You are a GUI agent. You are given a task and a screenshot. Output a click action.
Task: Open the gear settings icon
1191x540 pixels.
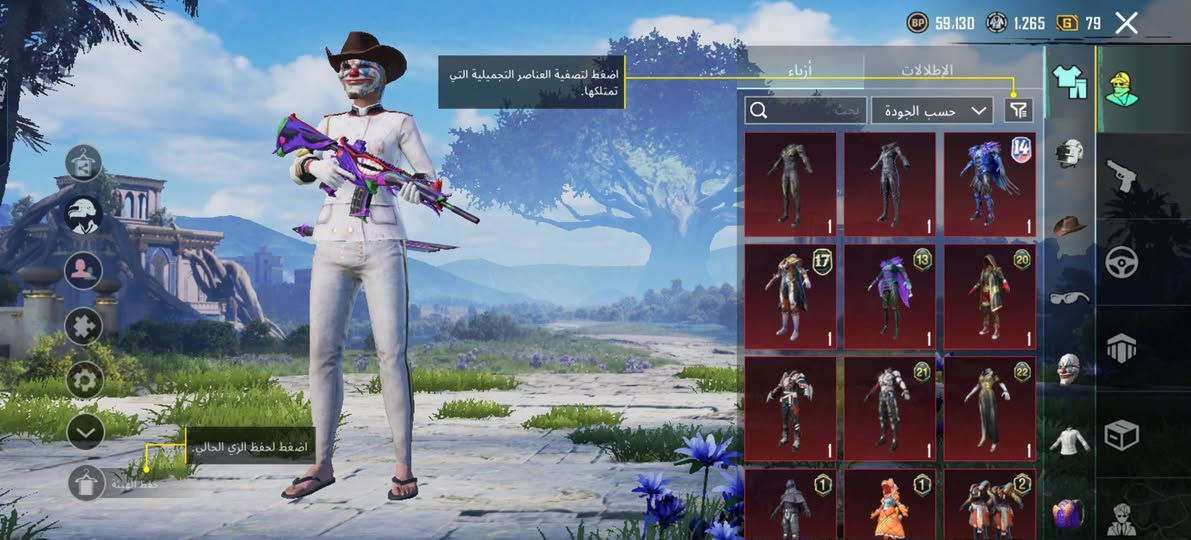coord(85,379)
